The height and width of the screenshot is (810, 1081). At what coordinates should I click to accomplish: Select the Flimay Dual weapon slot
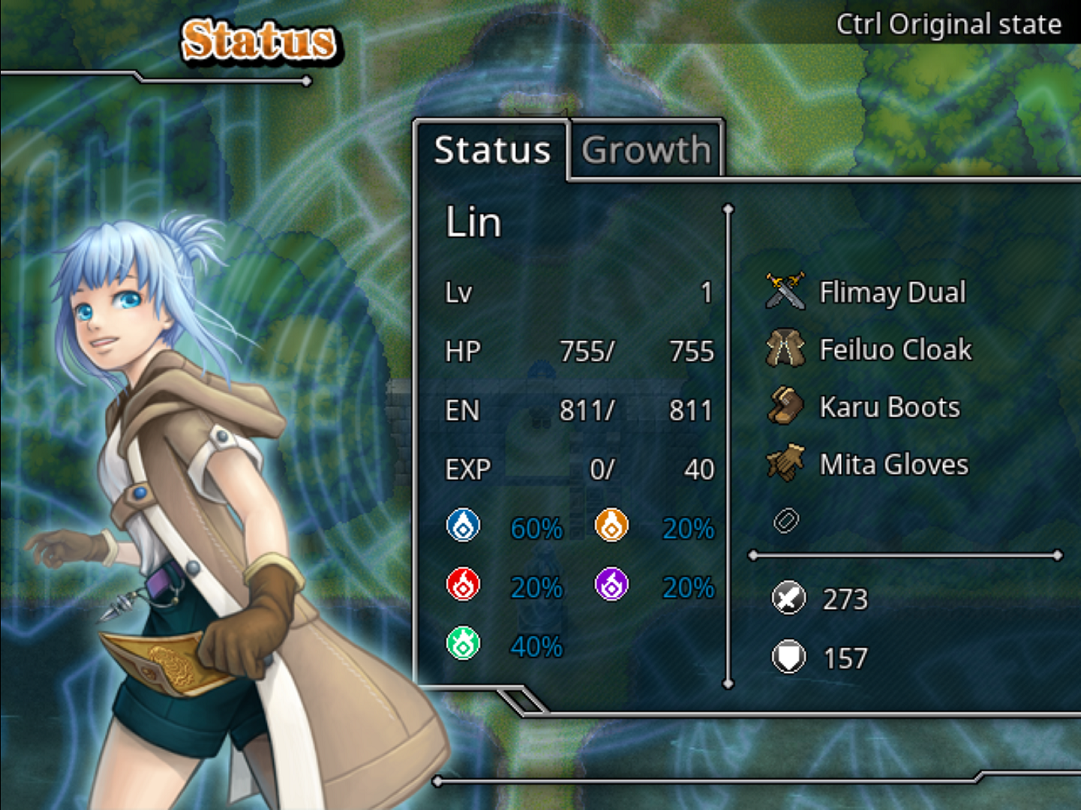point(891,292)
